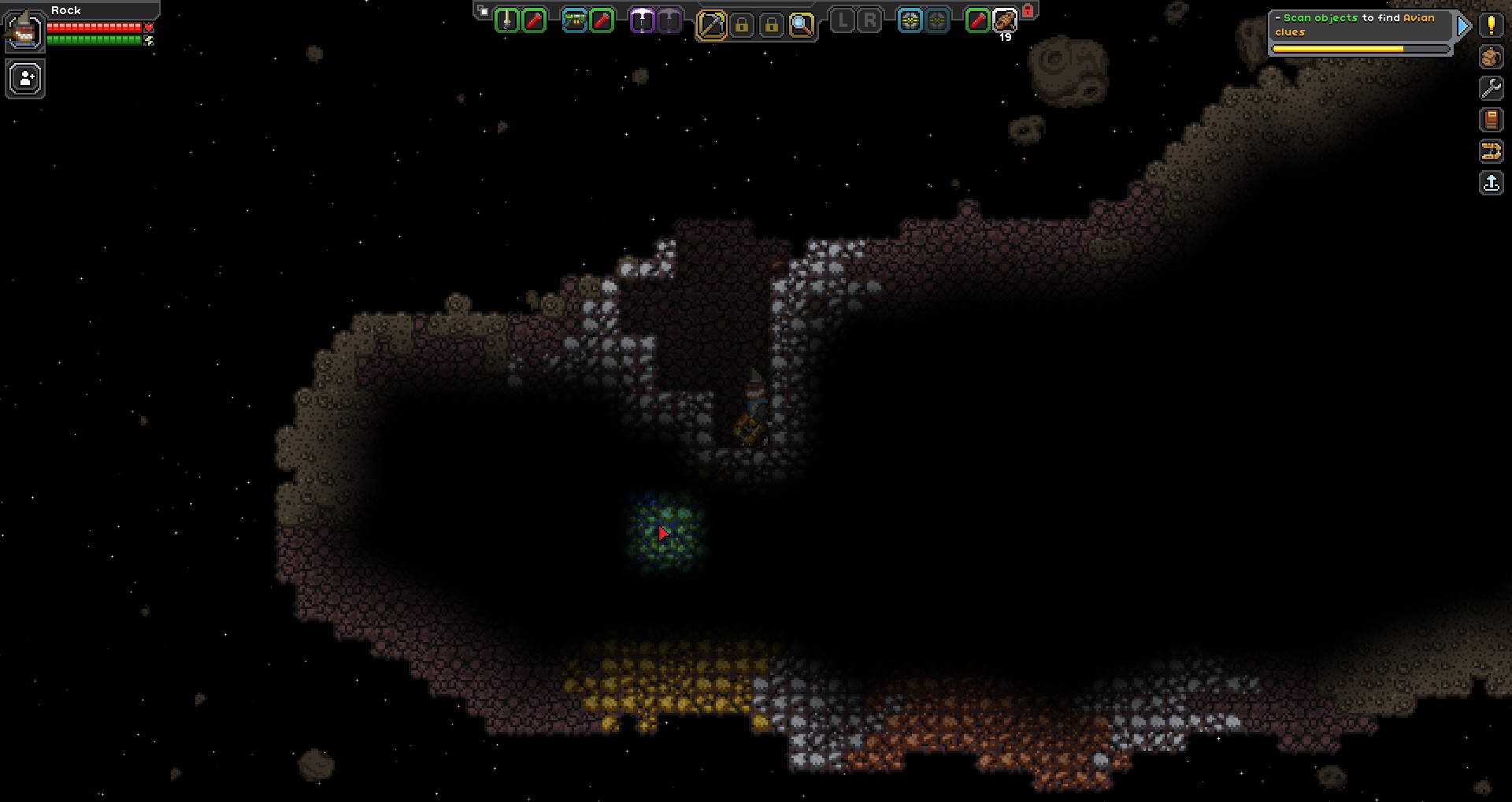
Task: Swap the hotbar with the top-left toggle
Action: [483, 11]
